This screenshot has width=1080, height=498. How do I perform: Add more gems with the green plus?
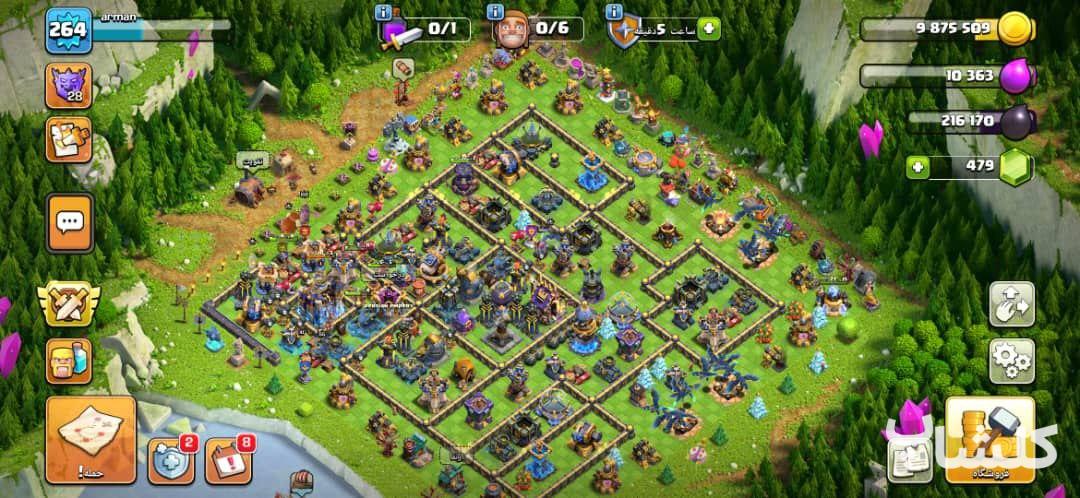click(918, 167)
